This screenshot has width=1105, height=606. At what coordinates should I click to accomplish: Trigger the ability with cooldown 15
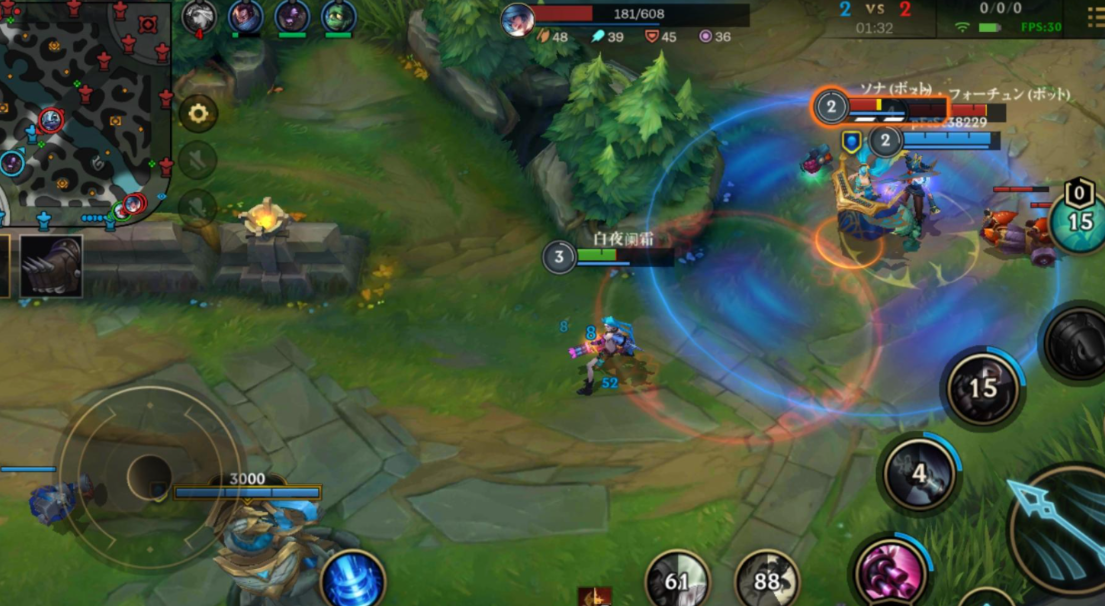point(983,387)
